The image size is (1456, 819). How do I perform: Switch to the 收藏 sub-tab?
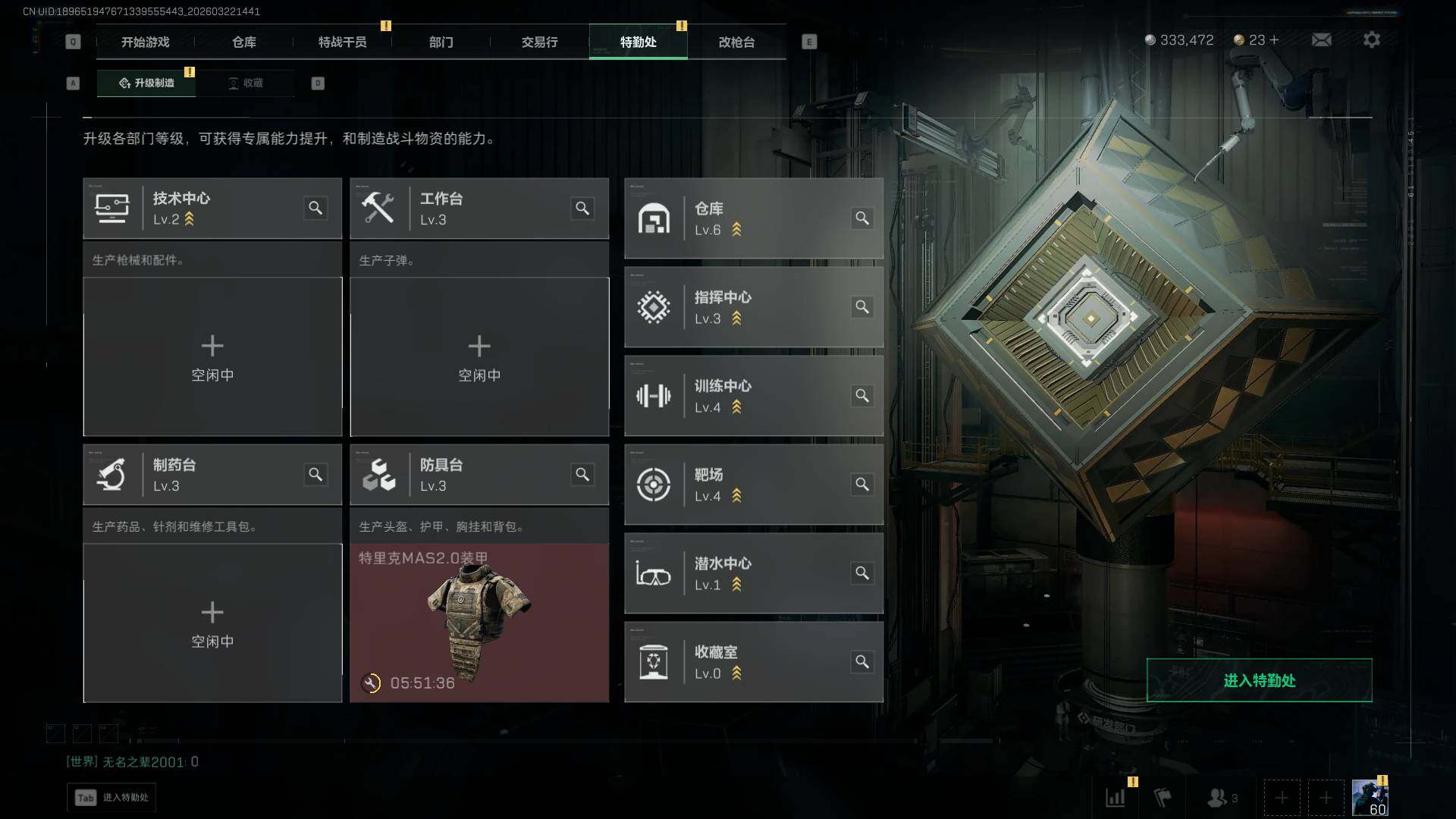click(246, 83)
